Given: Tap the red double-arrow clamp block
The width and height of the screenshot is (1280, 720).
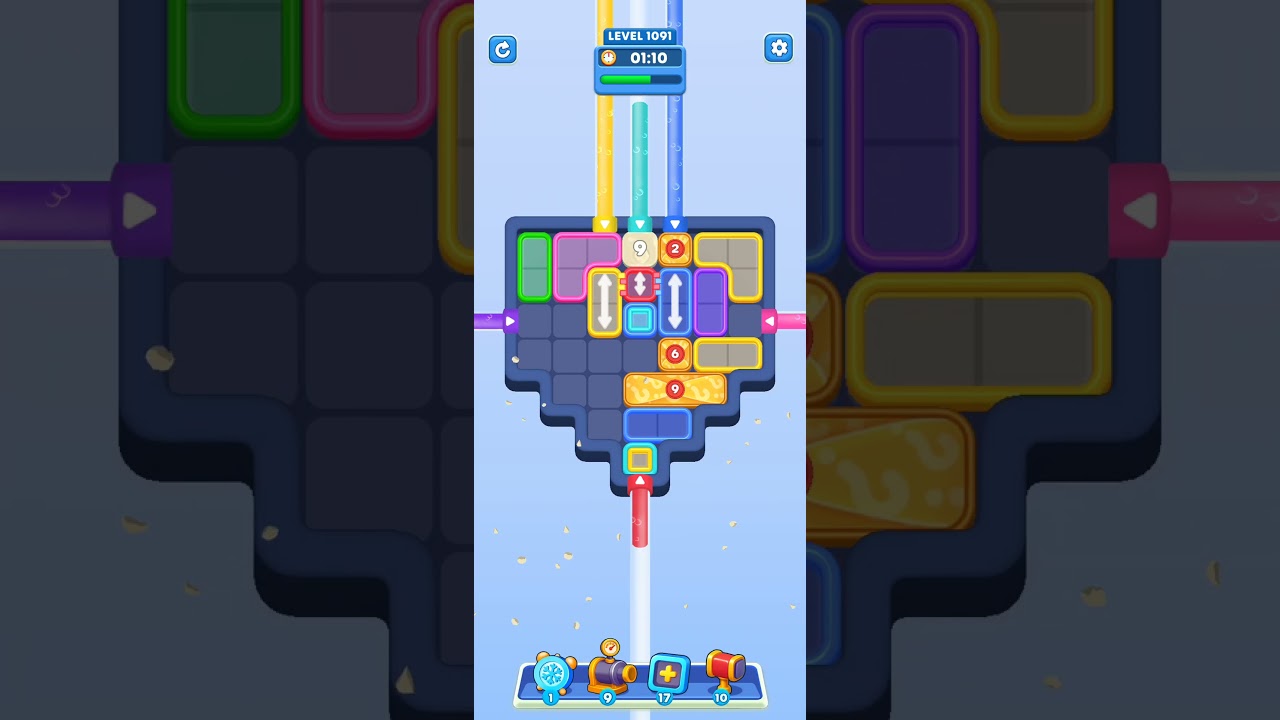Looking at the screenshot, I should click(640, 284).
